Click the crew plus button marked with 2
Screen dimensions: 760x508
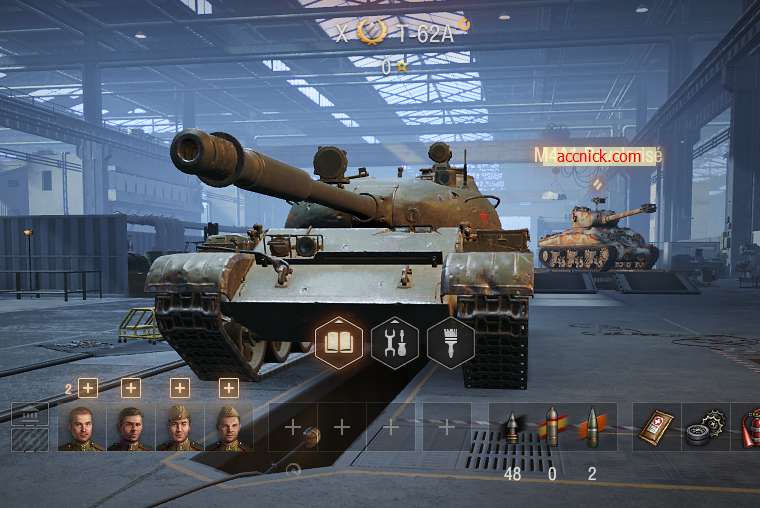point(87,388)
